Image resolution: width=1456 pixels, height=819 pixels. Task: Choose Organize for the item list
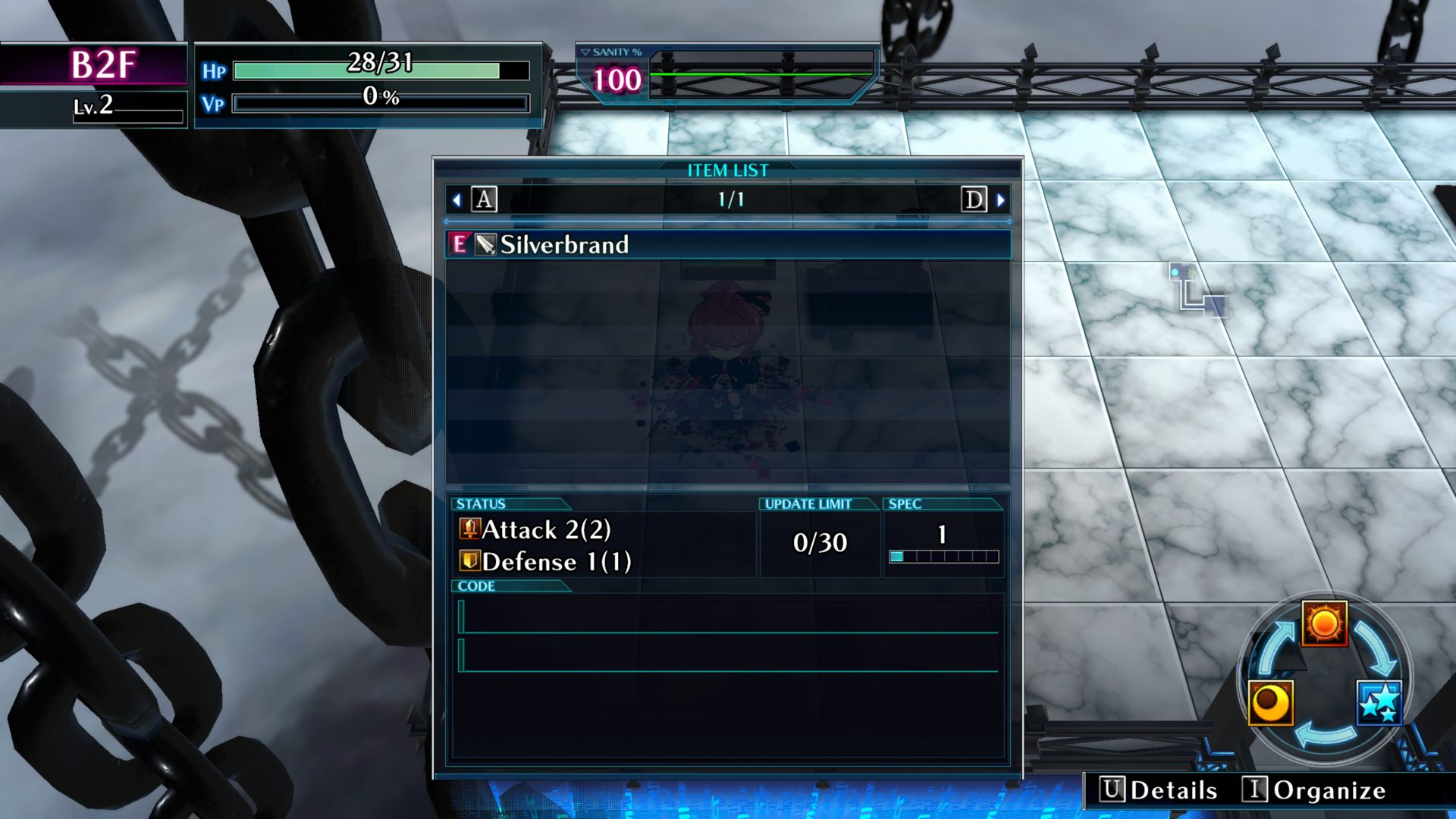[1314, 790]
